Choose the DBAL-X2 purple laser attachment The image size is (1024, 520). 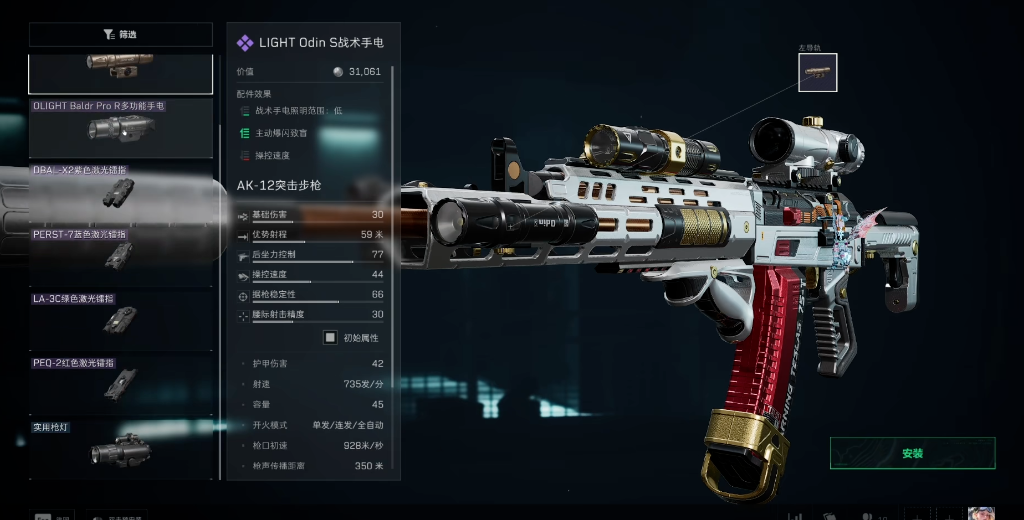[x=120, y=191]
